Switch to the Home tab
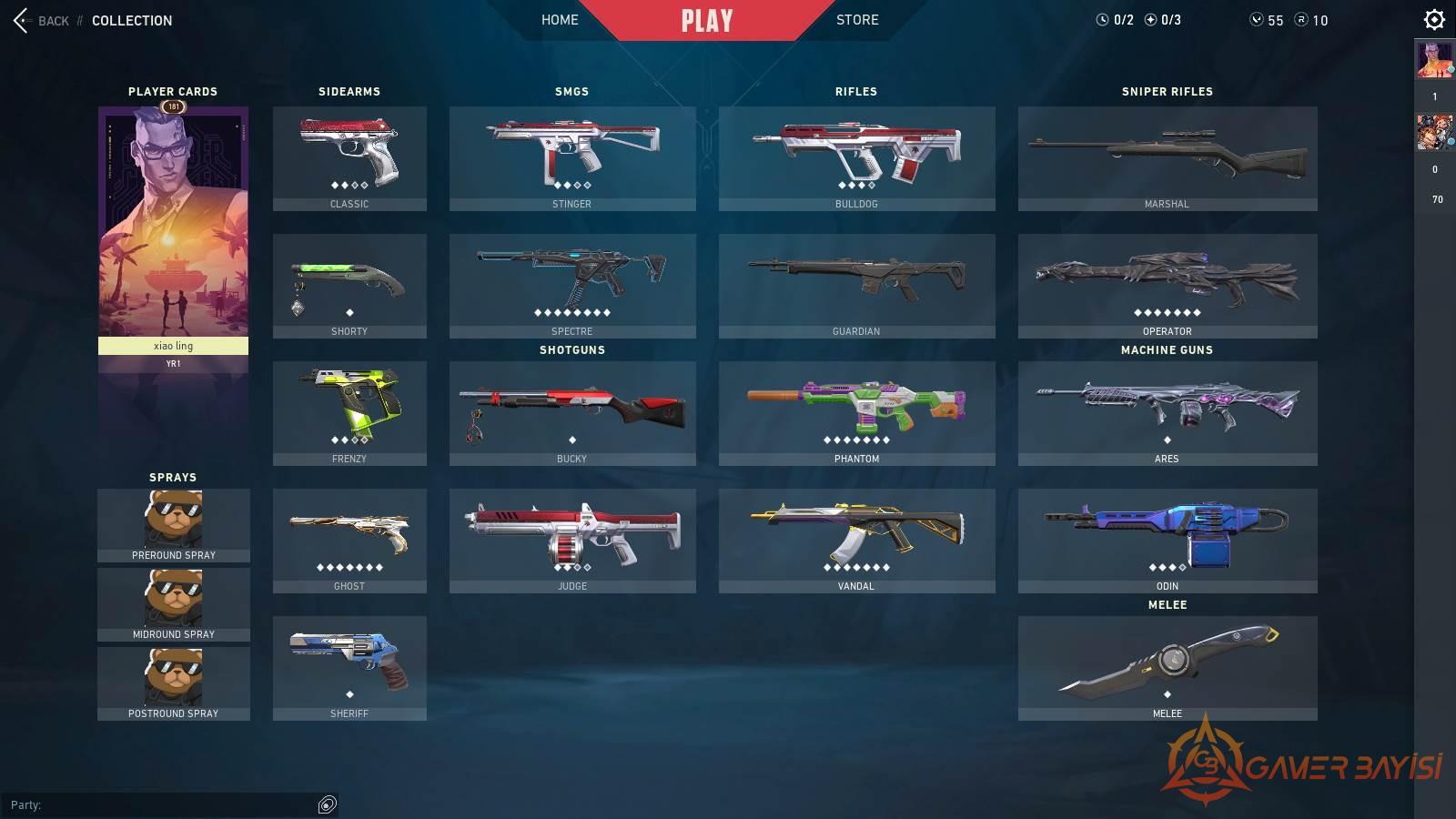The height and width of the screenshot is (819, 1456). [x=560, y=20]
